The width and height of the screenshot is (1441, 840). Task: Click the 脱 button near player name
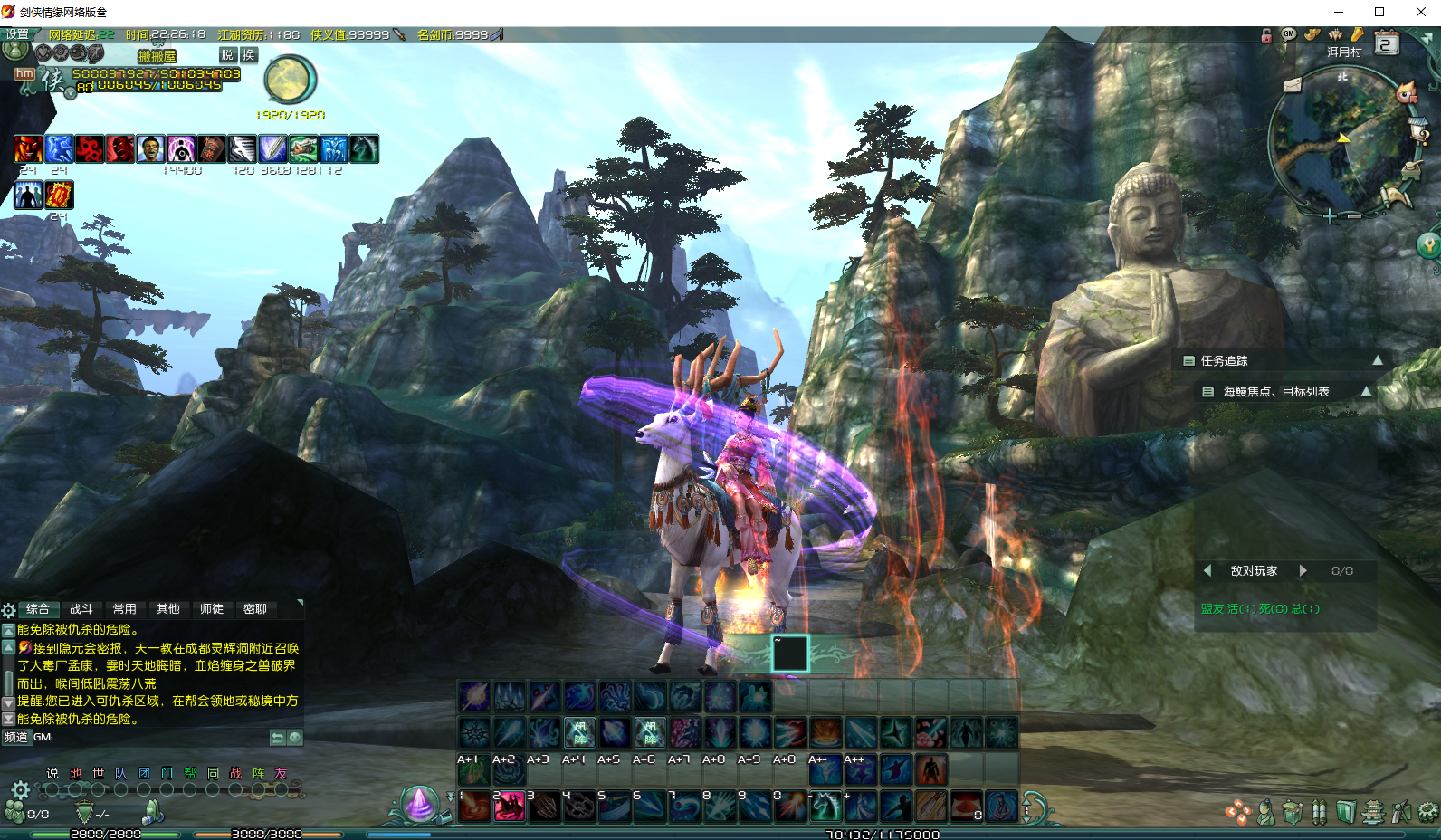227,55
